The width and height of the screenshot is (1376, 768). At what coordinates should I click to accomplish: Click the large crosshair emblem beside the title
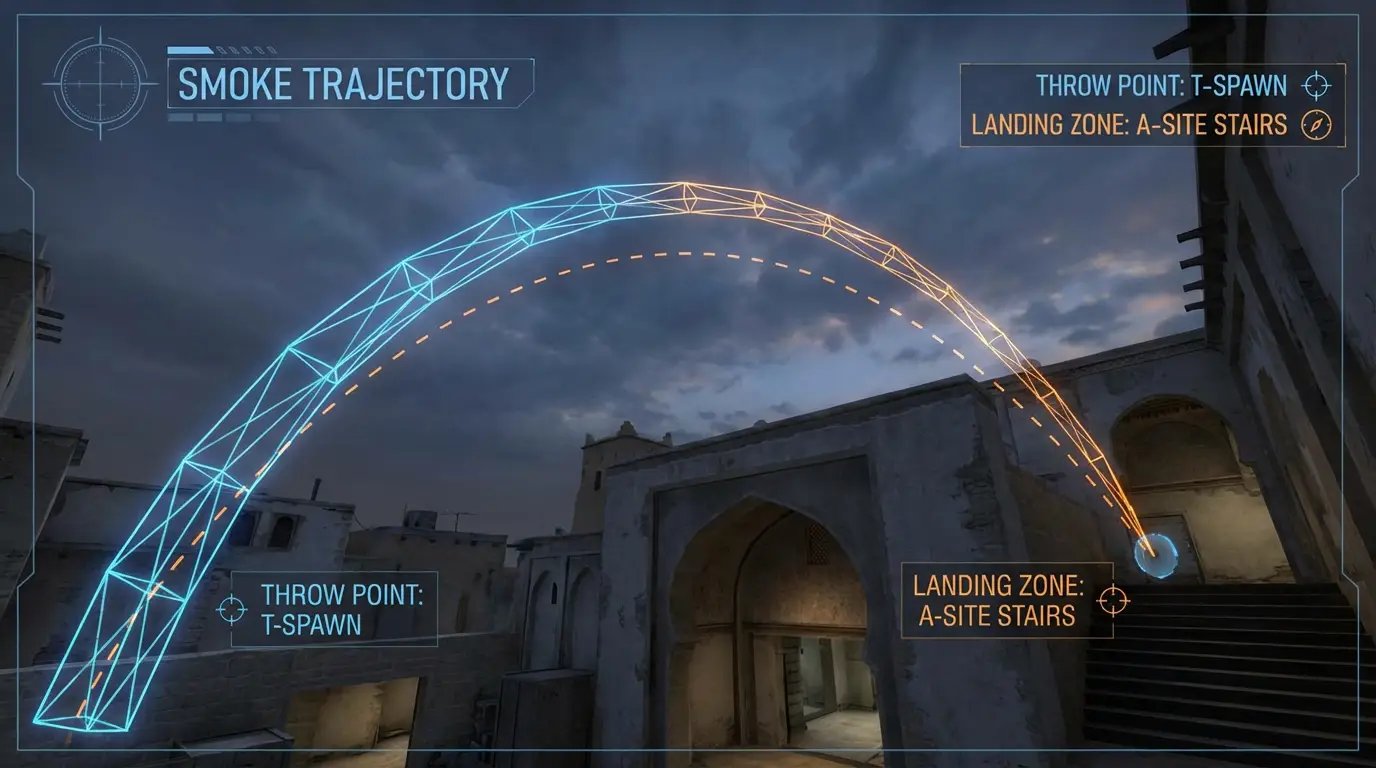tap(100, 84)
